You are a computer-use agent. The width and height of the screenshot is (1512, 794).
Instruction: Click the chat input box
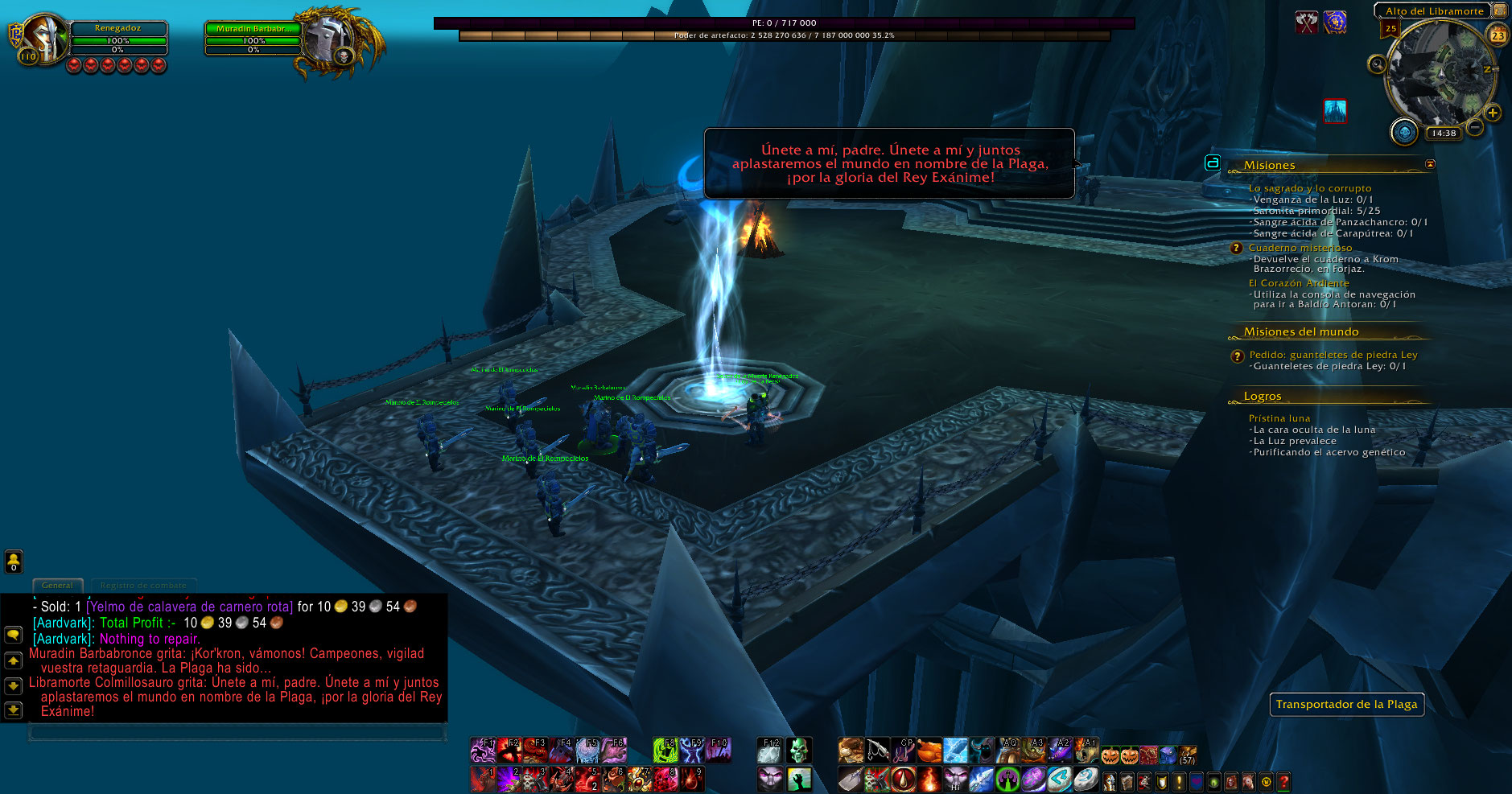[237, 732]
